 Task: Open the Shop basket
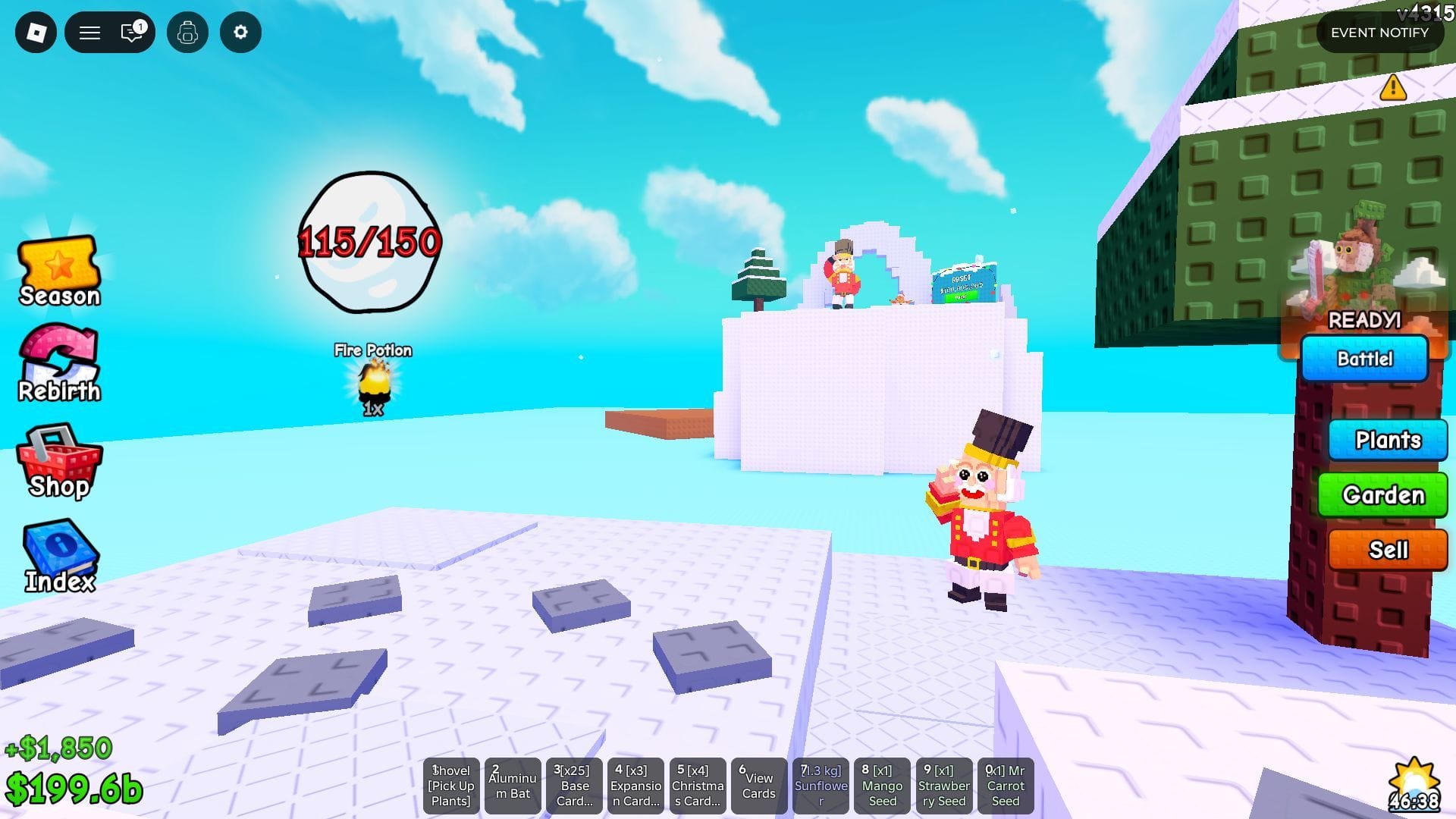pyautogui.click(x=59, y=460)
